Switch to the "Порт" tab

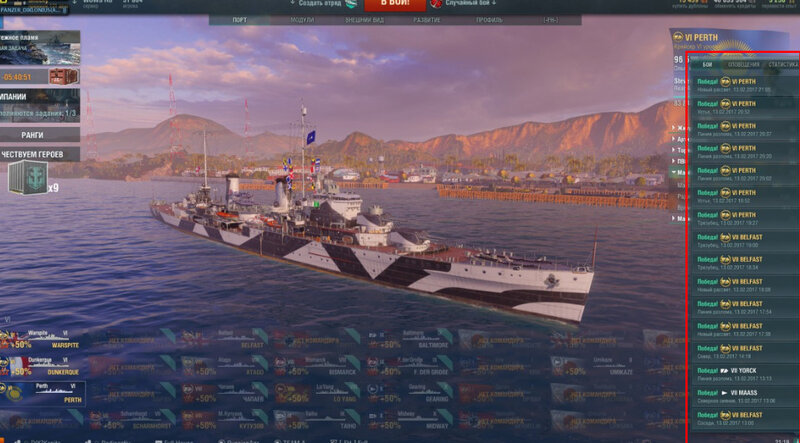tap(240, 20)
